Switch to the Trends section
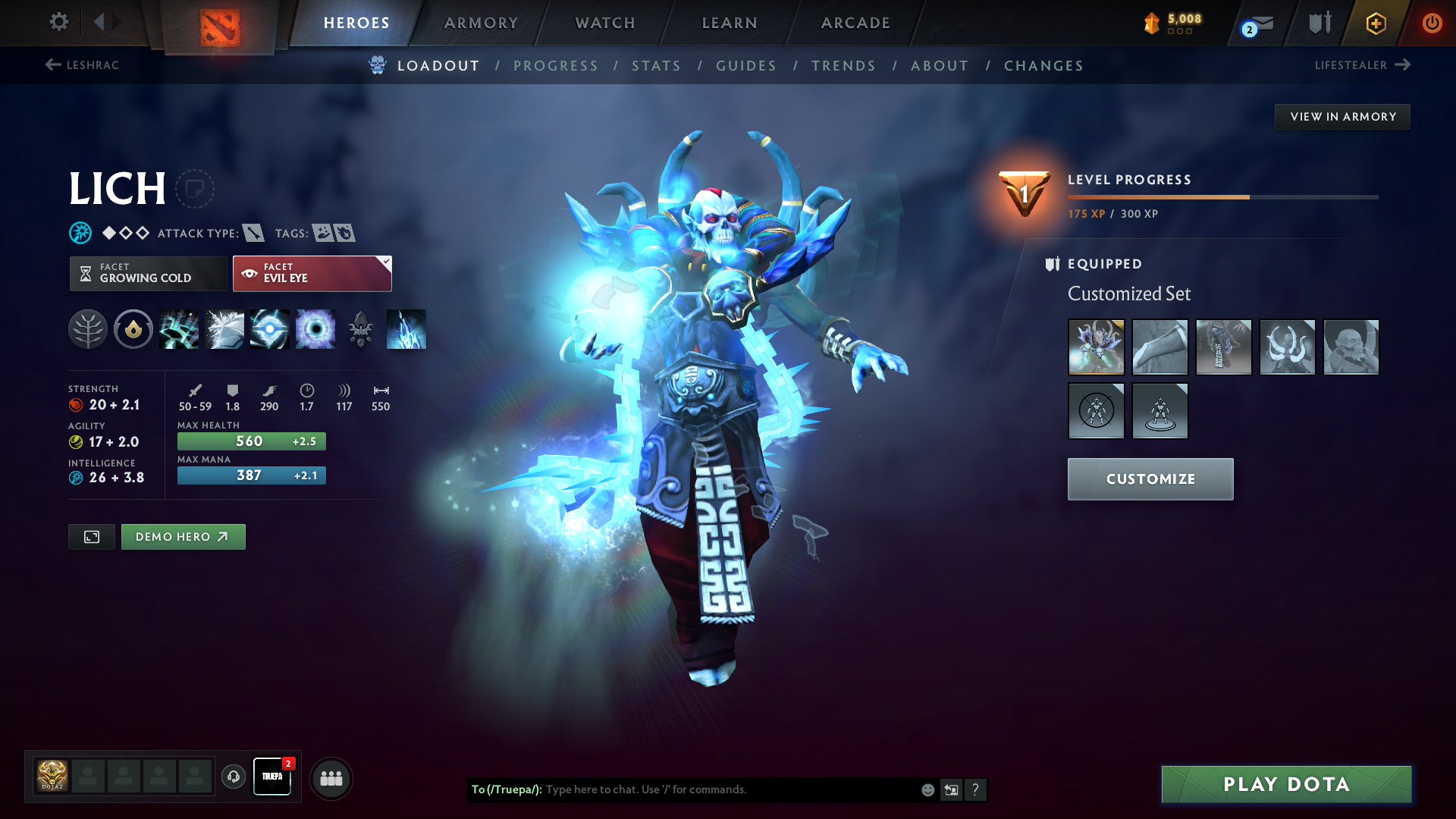1456x819 pixels. (x=844, y=66)
